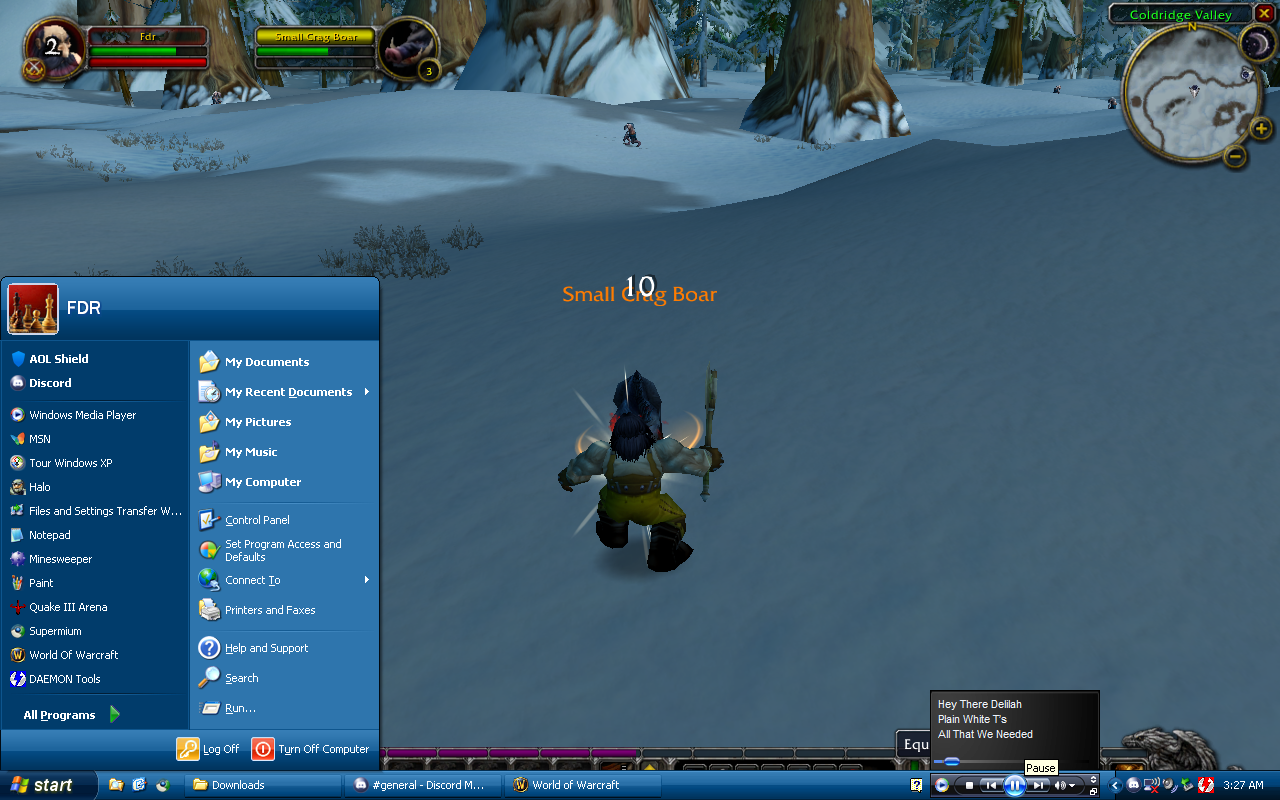
Task: Pause the Windows Media Player track
Action: 1014,785
